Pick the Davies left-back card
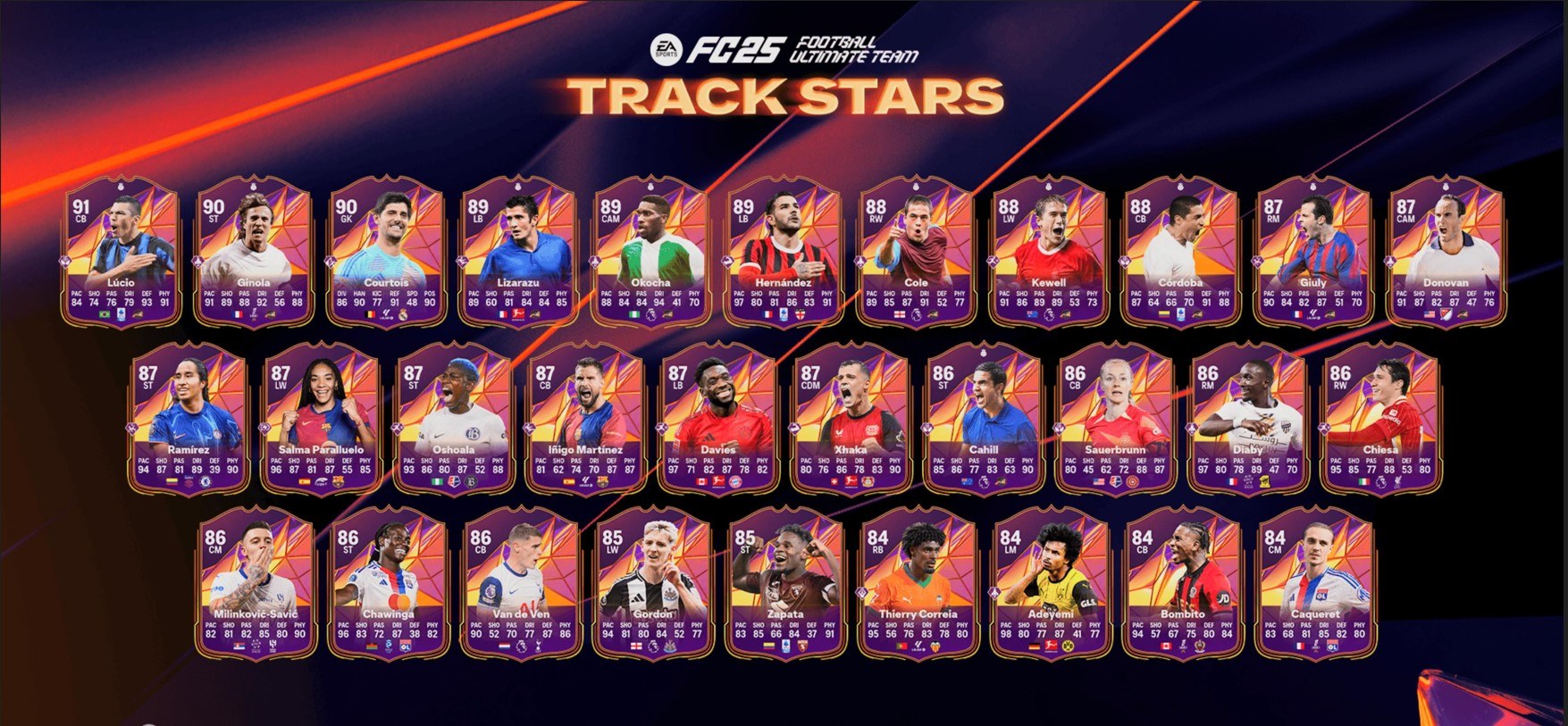The image size is (1568, 726). (717, 418)
